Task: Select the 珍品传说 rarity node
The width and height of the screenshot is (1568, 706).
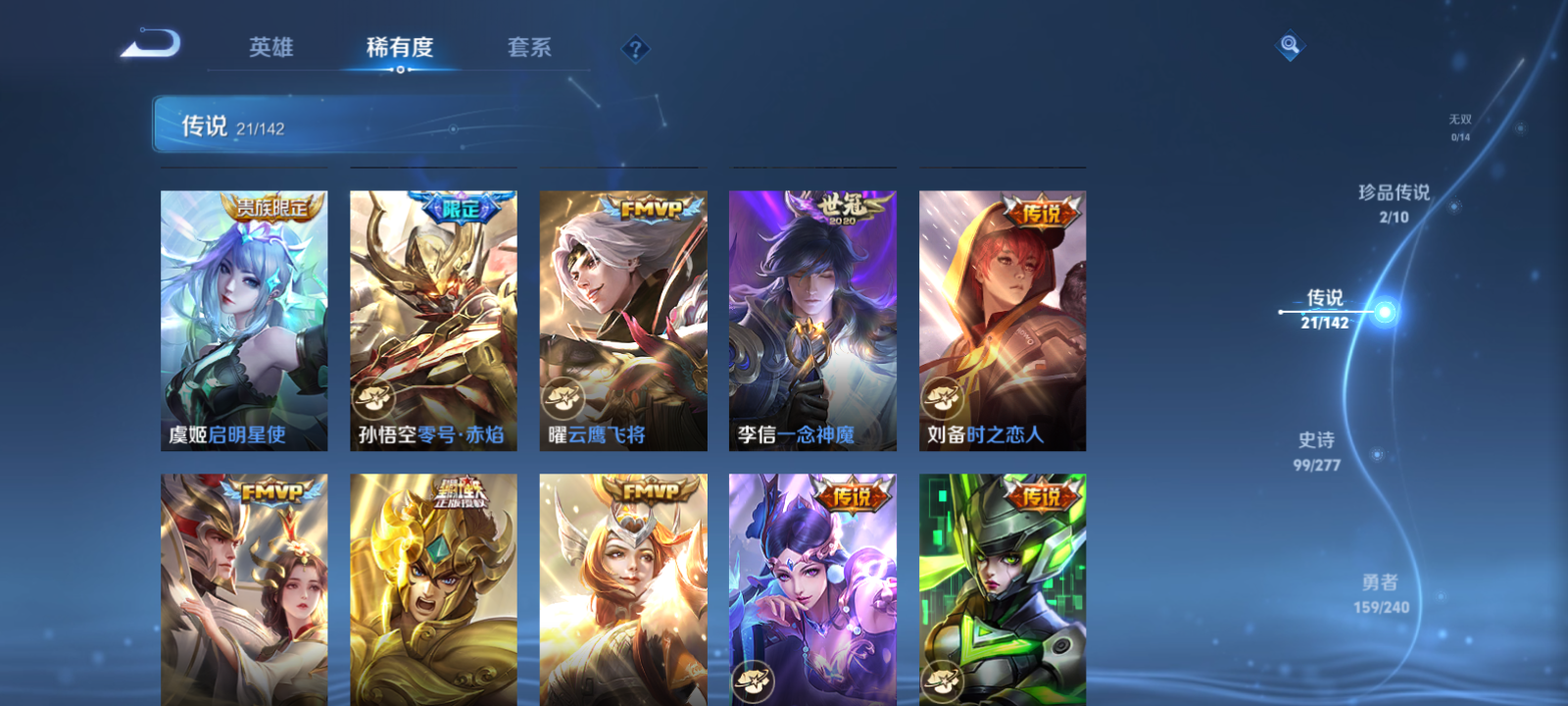Action: pyautogui.click(x=1396, y=204)
